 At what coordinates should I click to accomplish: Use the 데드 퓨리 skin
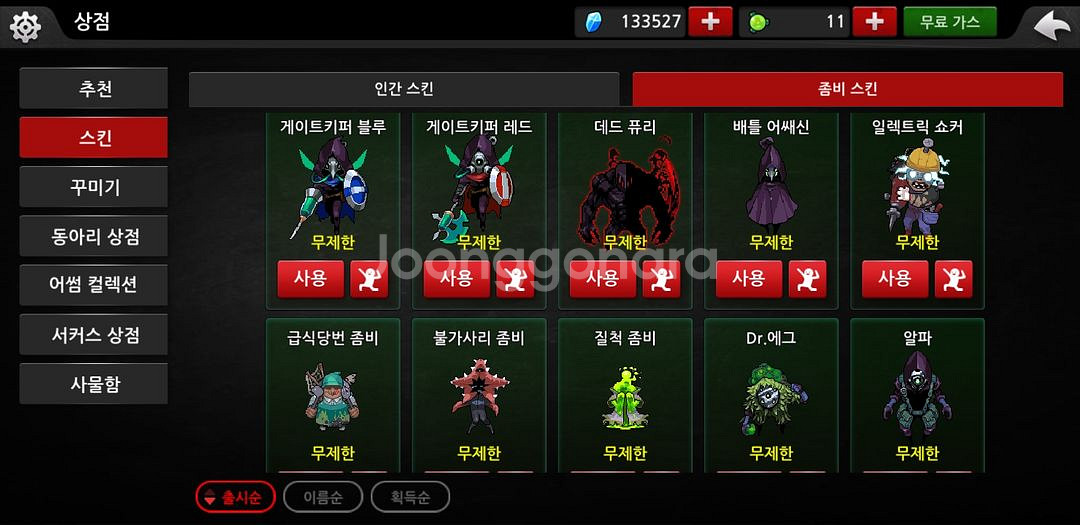(x=602, y=280)
